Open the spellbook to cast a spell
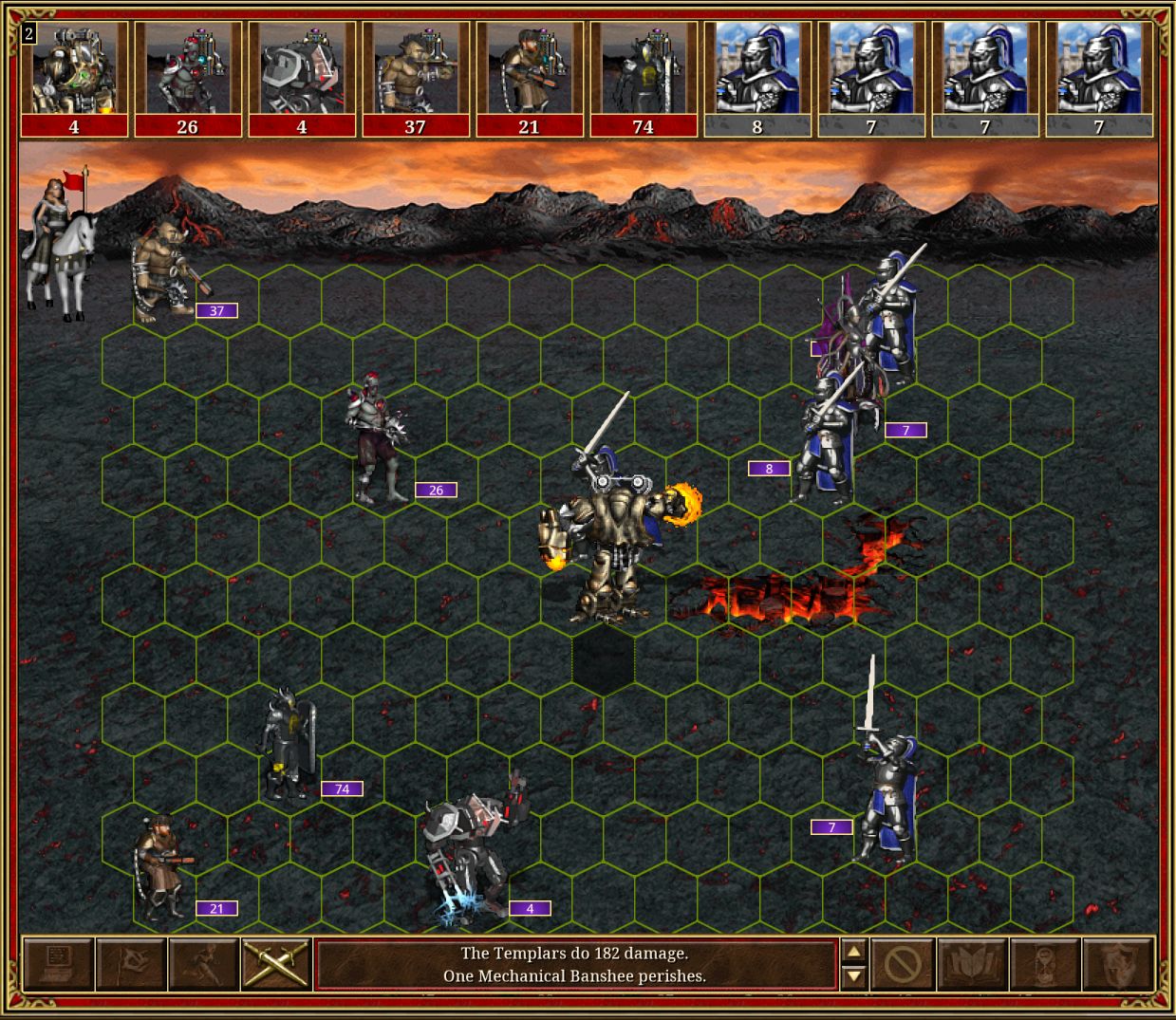This screenshot has width=1176, height=1020. point(972,965)
